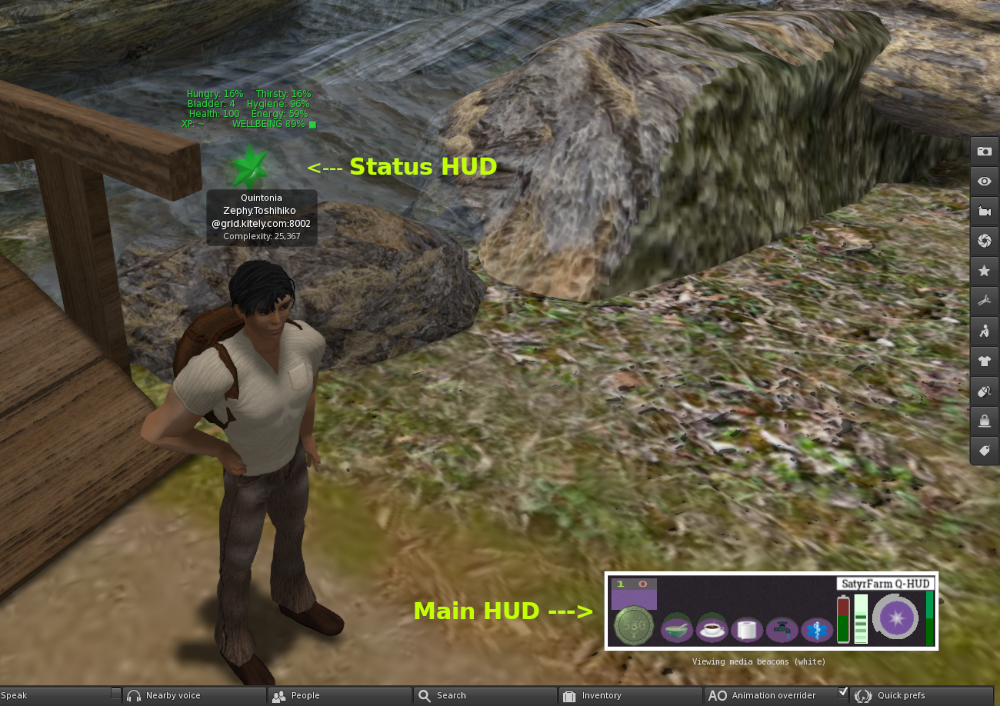
Task: Click the food bowl HUD icon
Action: (x=676, y=629)
